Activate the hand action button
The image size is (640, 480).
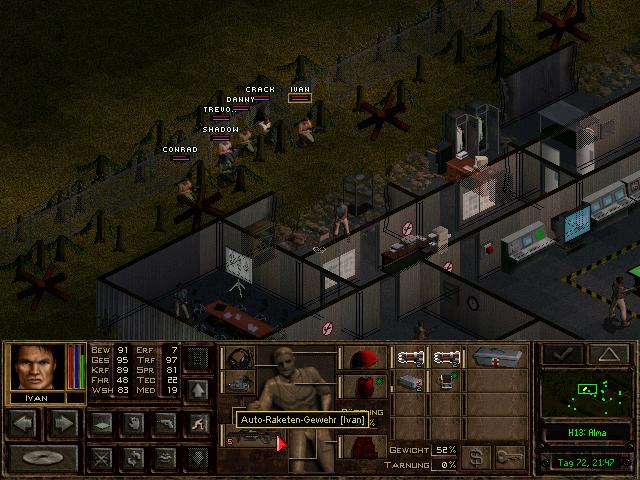coord(134,423)
